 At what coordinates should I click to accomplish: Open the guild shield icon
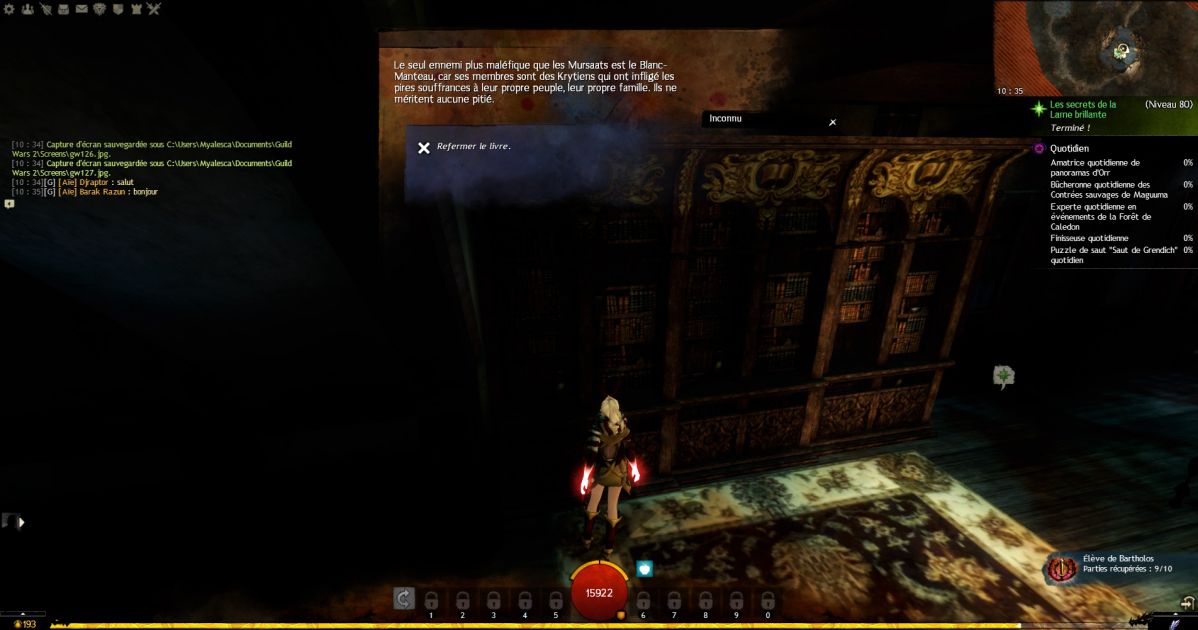pos(117,9)
